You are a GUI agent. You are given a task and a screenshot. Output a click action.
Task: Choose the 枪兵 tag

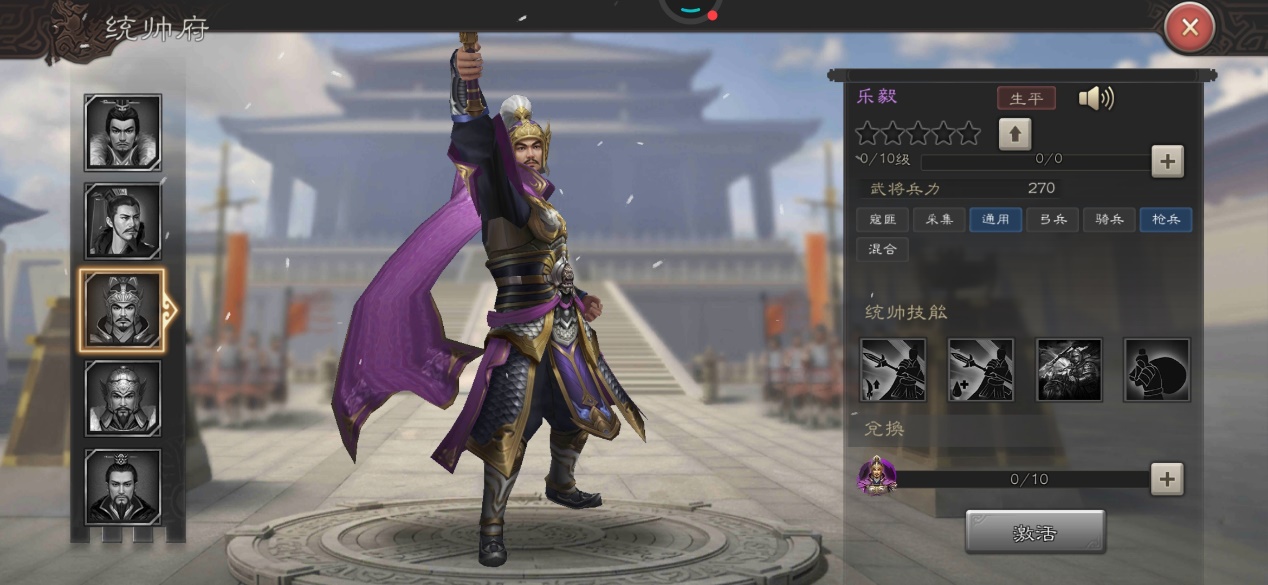(x=1166, y=220)
